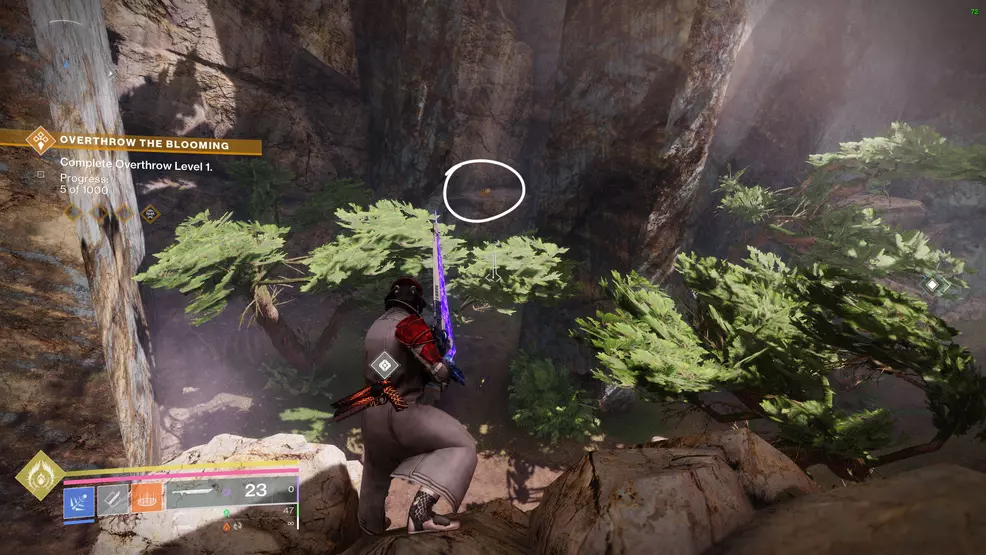Viewport: 986px width, 555px height.
Task: Select the Overthrow the Blooming objective banner
Action: [x=140, y=145]
